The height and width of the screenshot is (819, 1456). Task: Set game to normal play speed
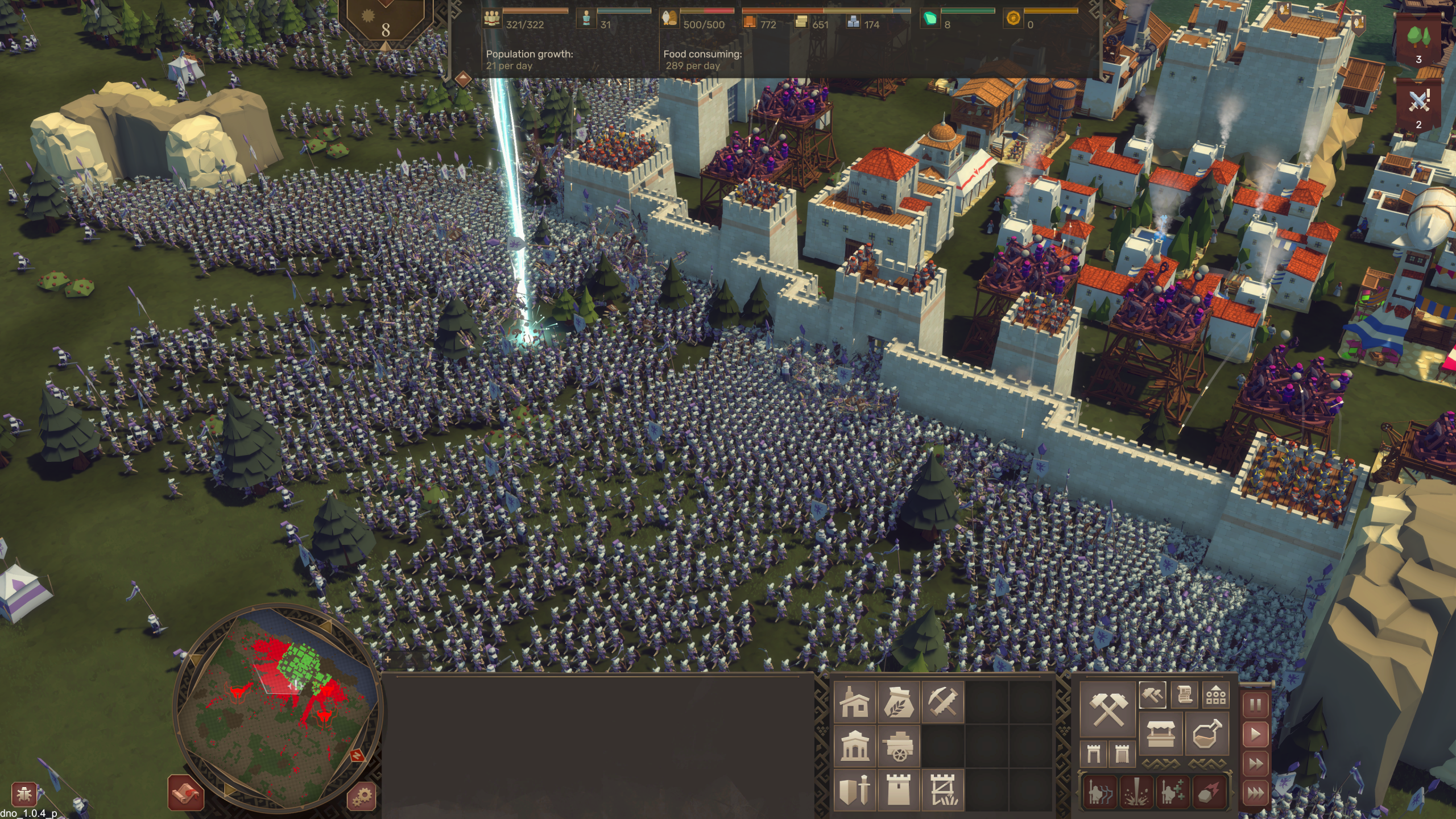[1255, 734]
